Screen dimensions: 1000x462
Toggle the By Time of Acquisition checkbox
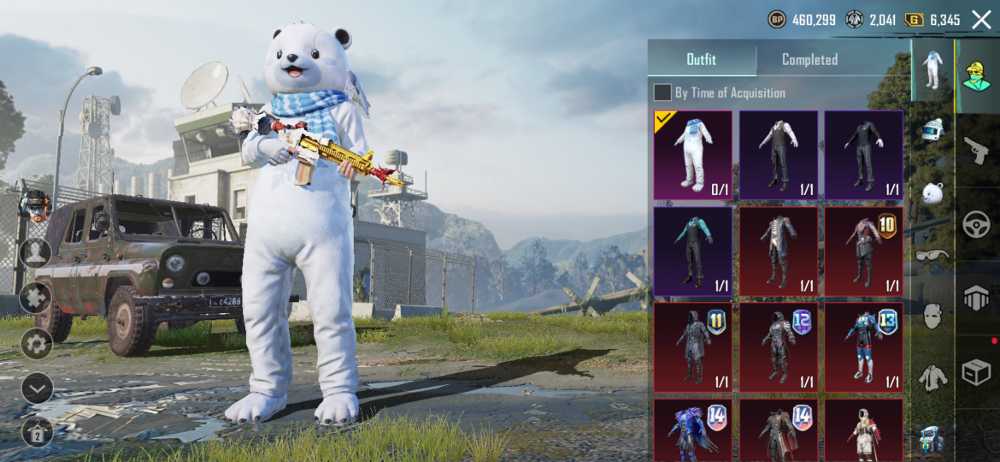[662, 93]
